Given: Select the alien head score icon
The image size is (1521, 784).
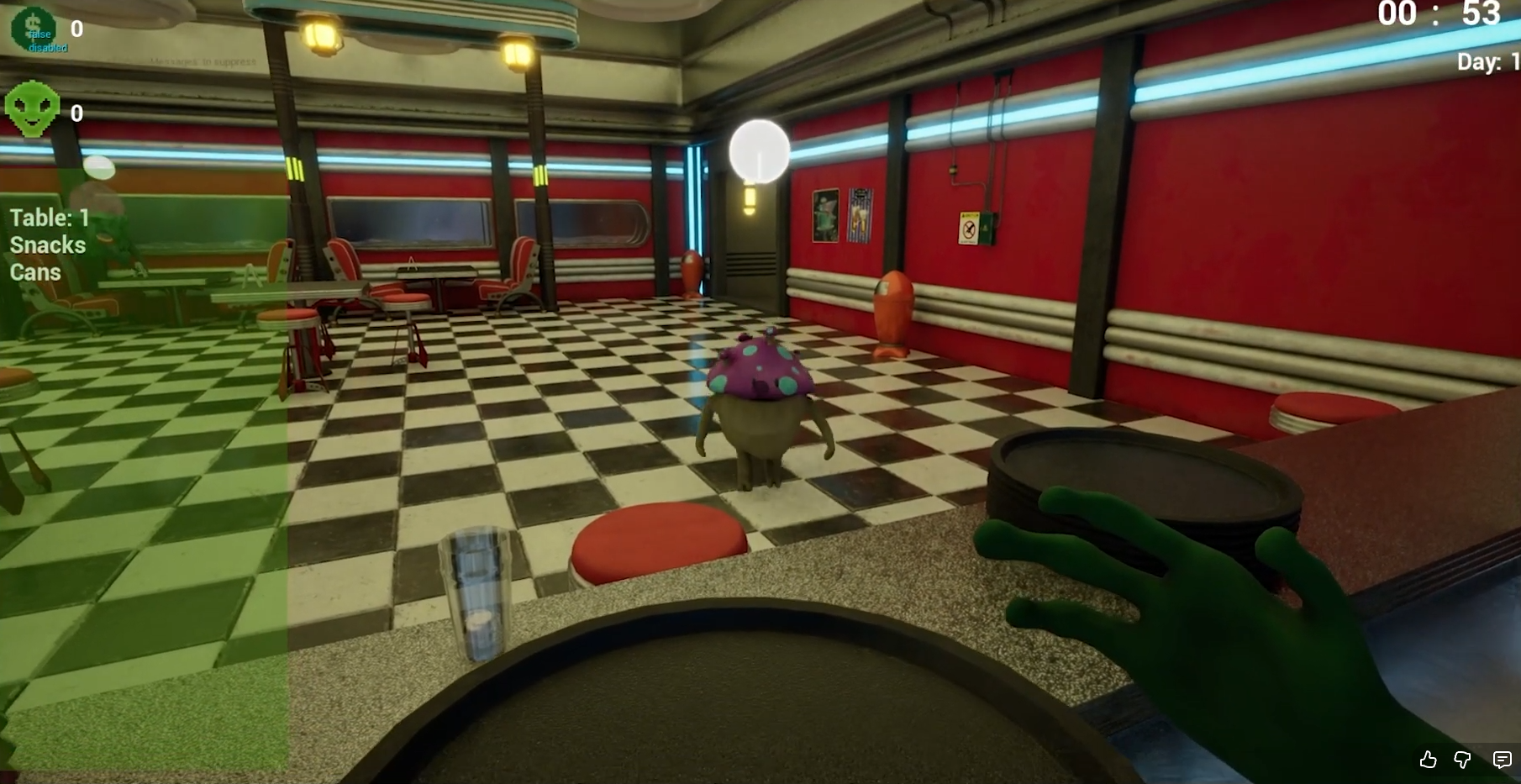Looking at the screenshot, I should [x=34, y=108].
